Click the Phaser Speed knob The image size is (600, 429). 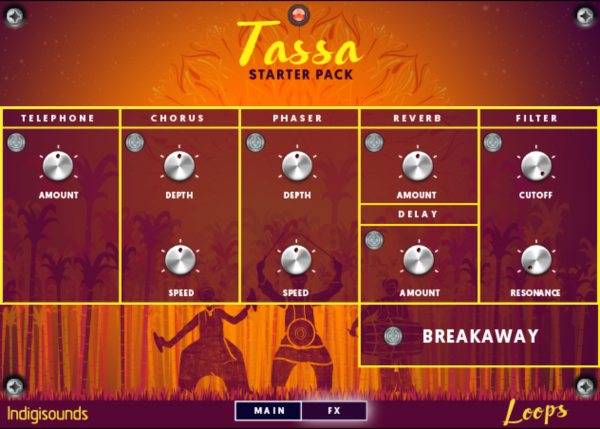tap(297, 260)
